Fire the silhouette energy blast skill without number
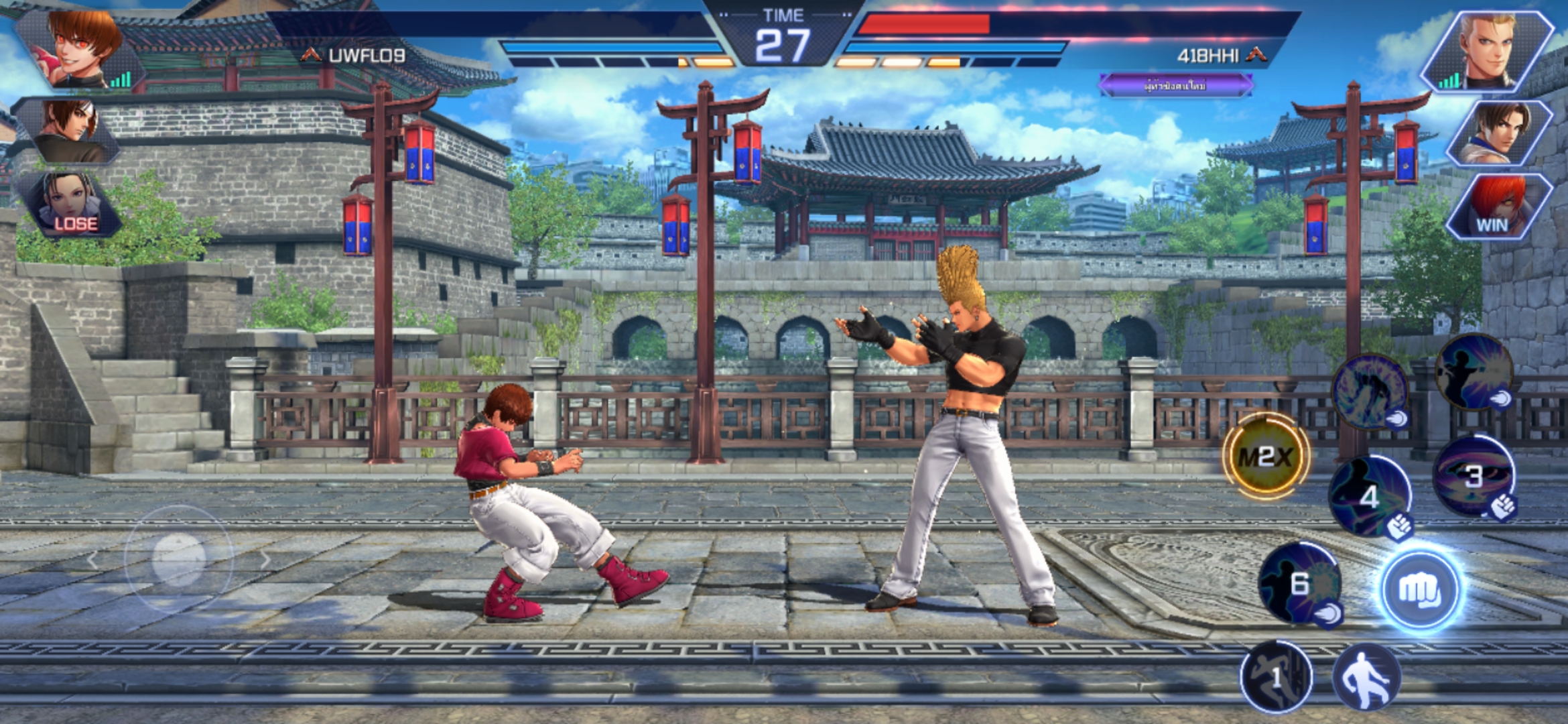The height and width of the screenshot is (724, 1568). (1473, 371)
